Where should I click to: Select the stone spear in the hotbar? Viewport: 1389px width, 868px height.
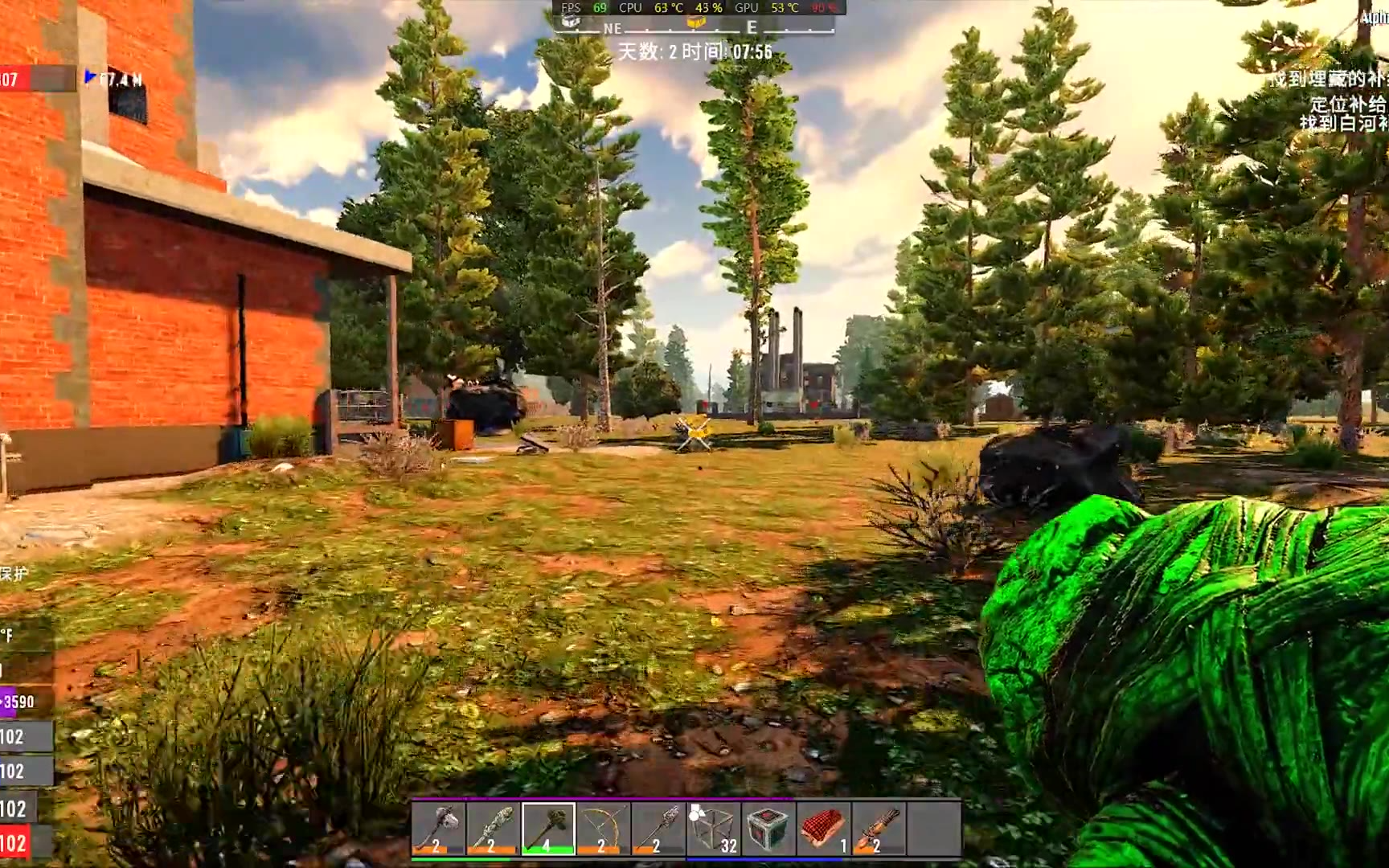point(658,828)
